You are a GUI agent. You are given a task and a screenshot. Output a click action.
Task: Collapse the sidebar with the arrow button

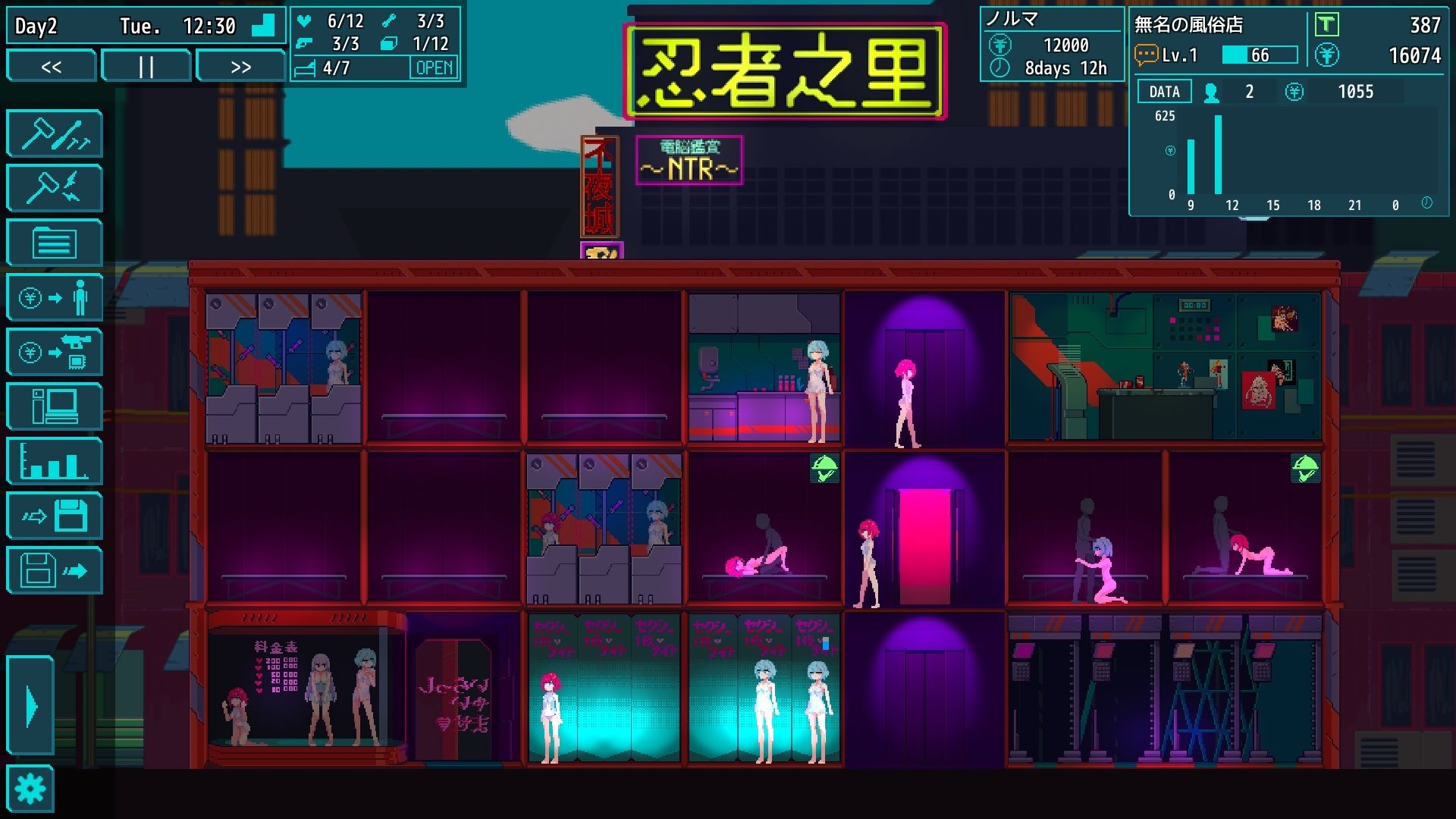click(x=30, y=705)
